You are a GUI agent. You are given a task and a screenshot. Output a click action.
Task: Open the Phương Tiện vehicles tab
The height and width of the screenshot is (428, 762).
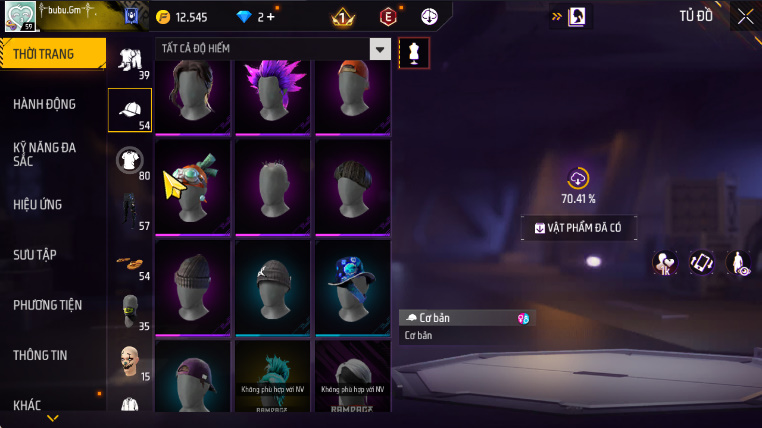point(48,304)
